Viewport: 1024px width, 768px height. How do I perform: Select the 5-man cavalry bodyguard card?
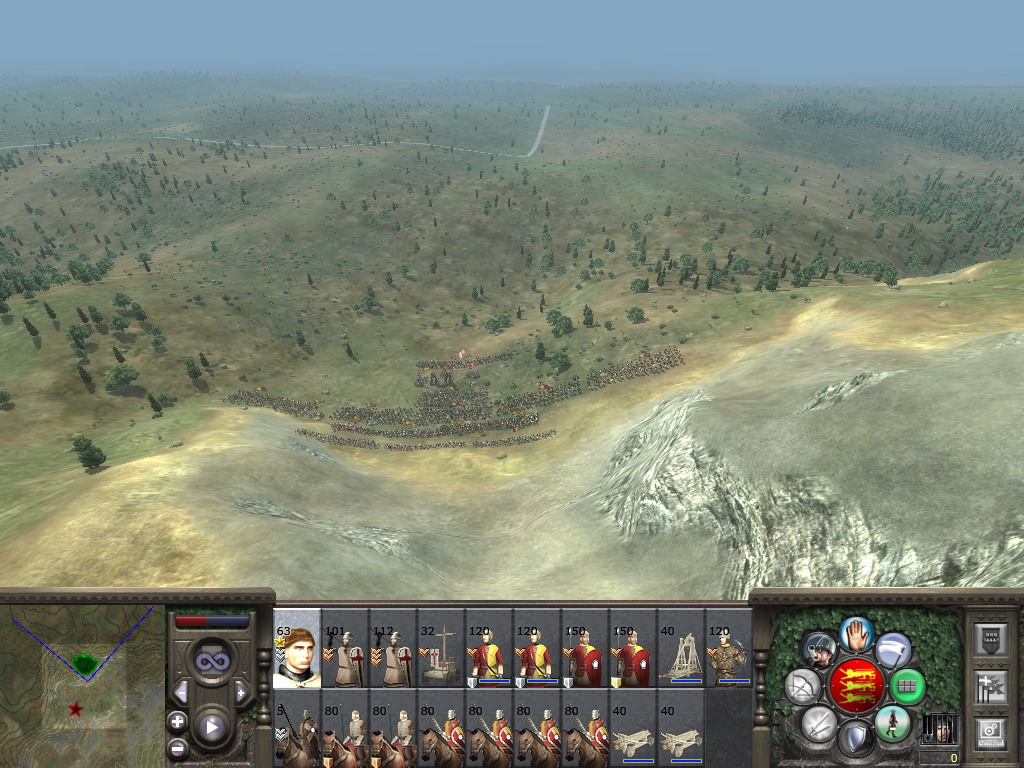click(x=297, y=730)
